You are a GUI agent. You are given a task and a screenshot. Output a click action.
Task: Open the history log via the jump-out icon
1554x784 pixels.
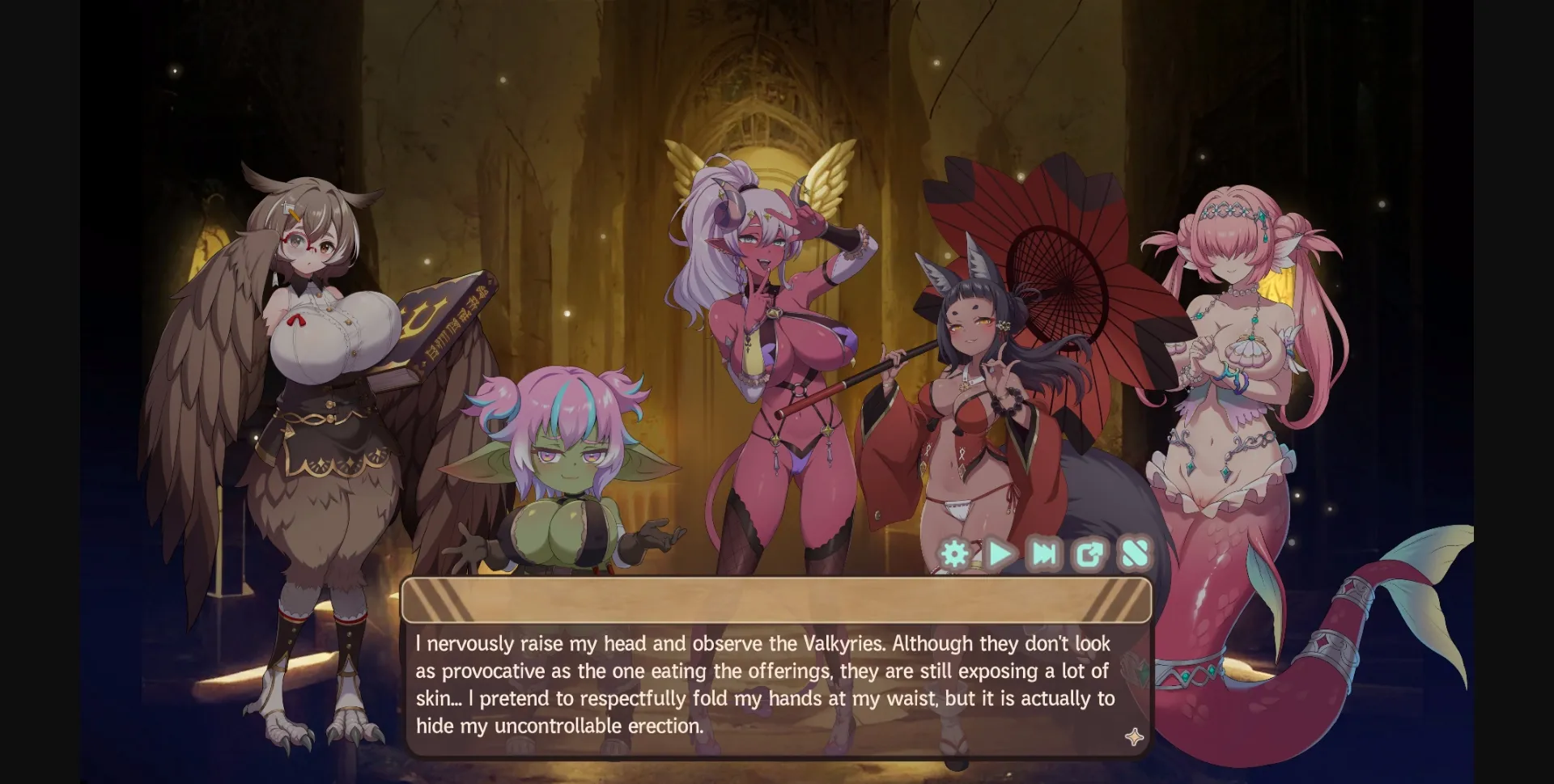click(x=1089, y=554)
